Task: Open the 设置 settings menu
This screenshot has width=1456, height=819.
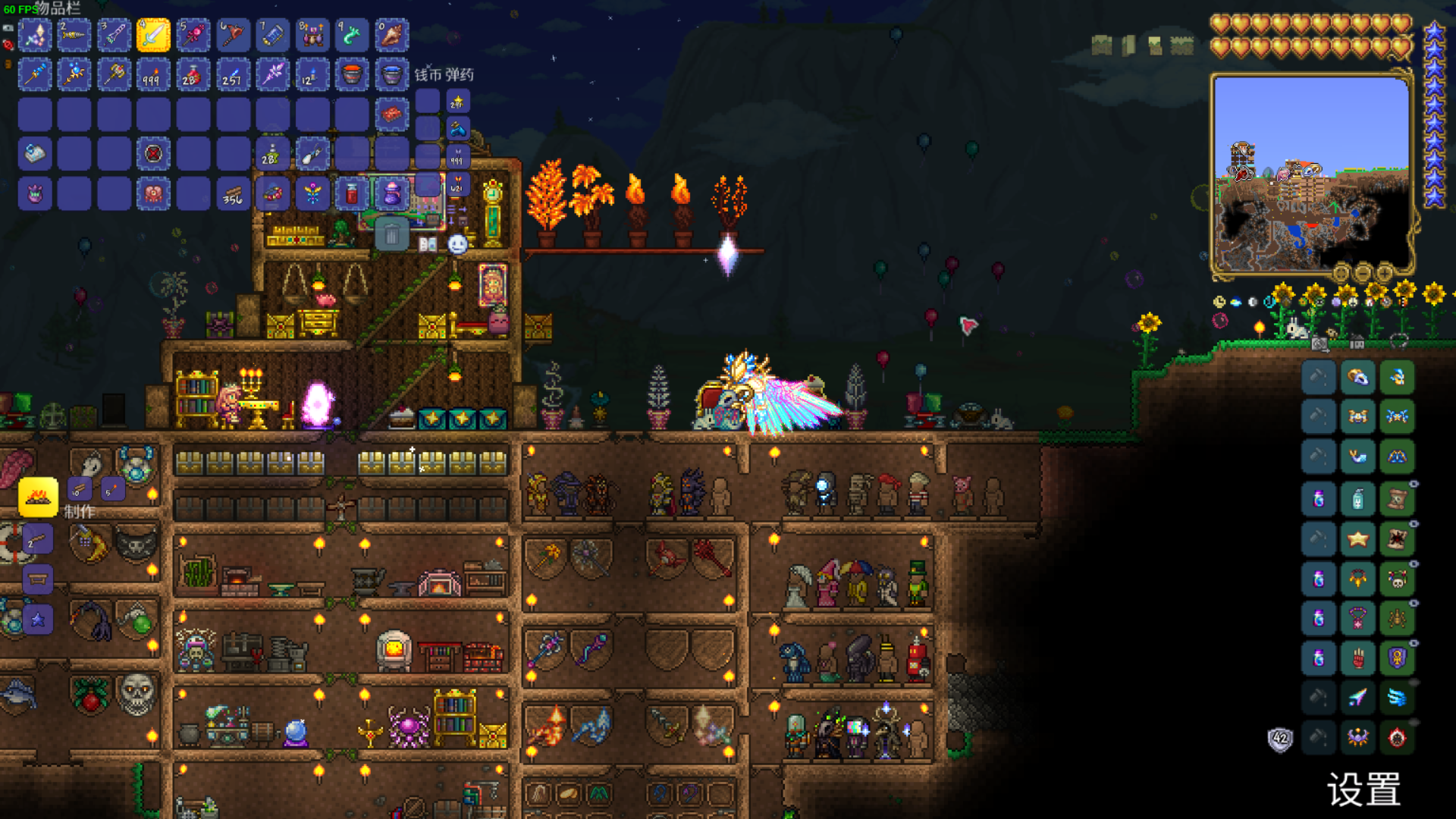Action: click(x=1363, y=790)
